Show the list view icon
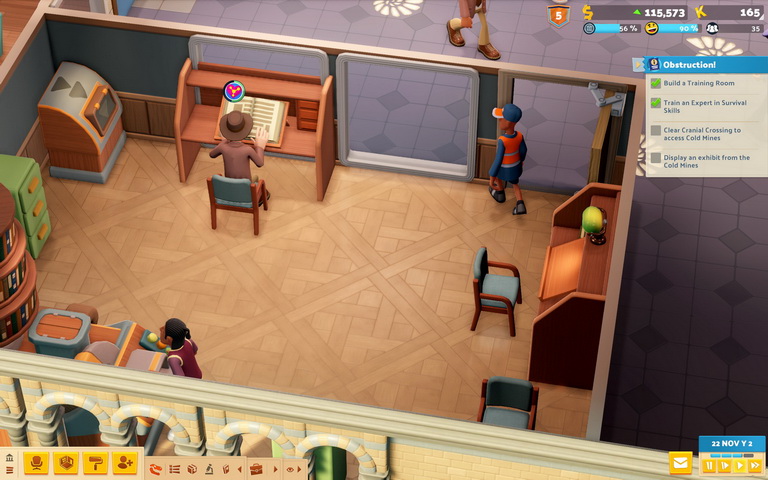This screenshot has width=768, height=480. point(174,468)
